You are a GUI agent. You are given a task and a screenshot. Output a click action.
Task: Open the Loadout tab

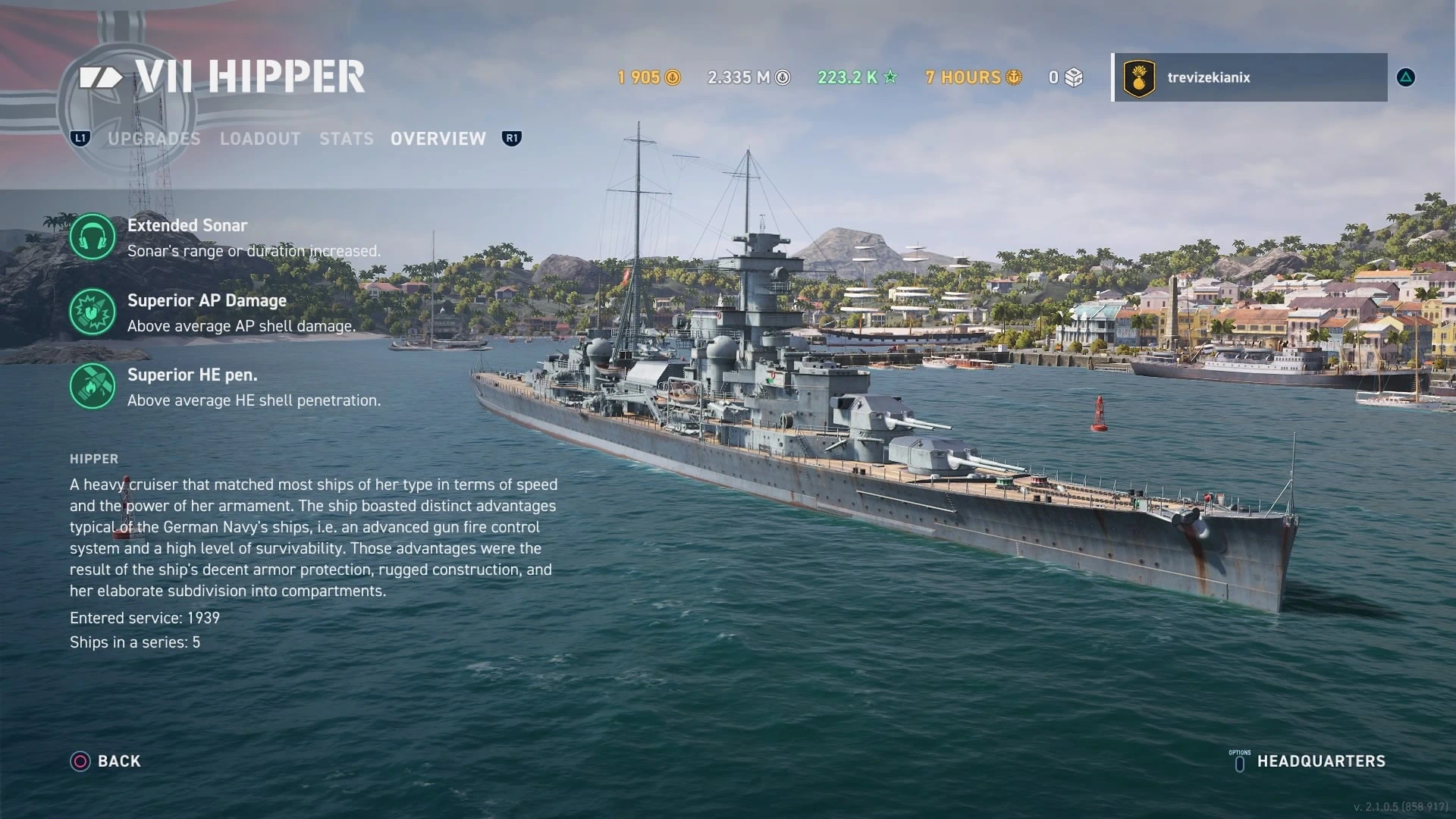pyautogui.click(x=260, y=139)
